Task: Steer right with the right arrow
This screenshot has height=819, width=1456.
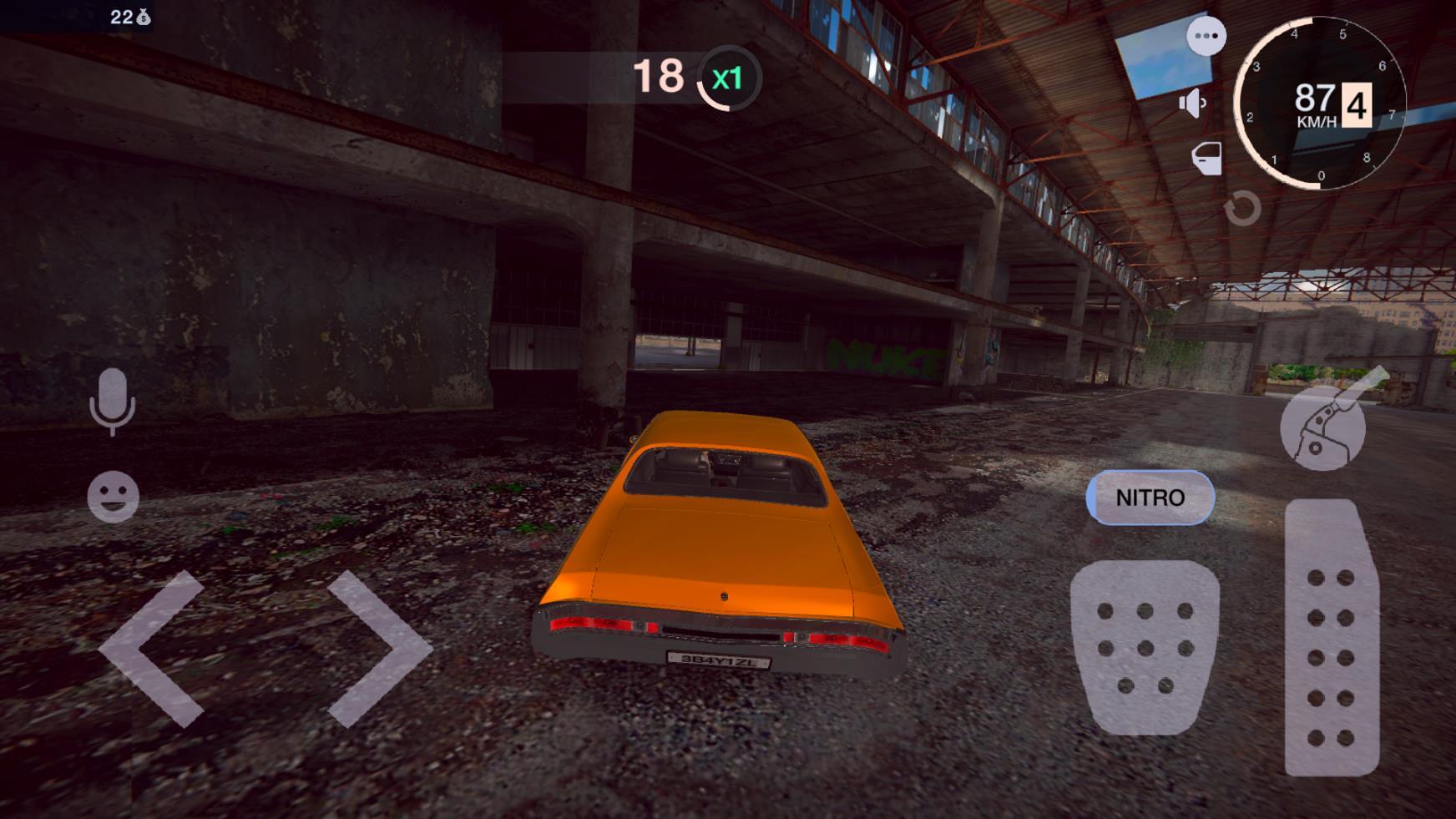Action: click(x=378, y=649)
